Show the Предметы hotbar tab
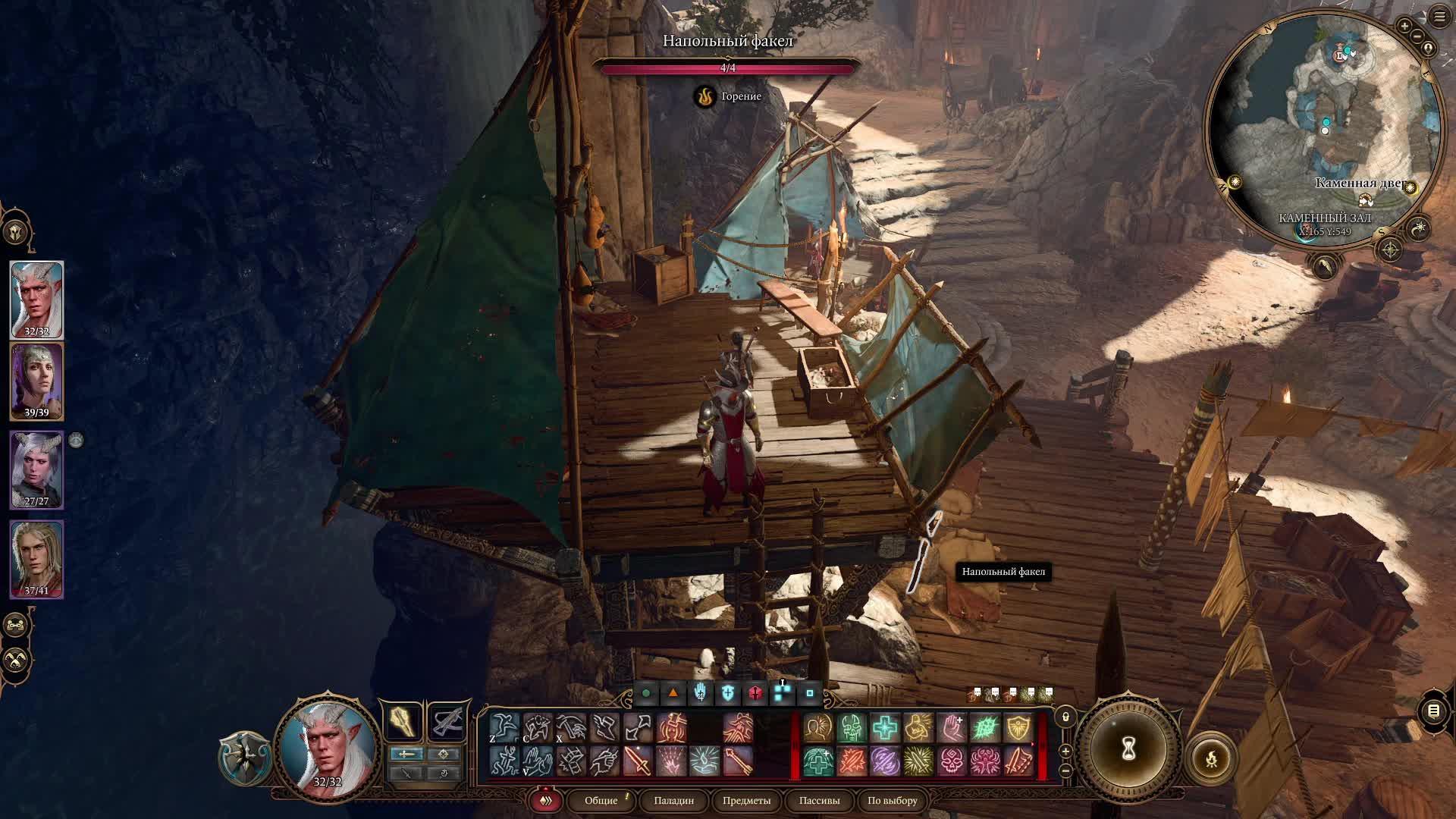The image size is (1456, 819). (746, 800)
